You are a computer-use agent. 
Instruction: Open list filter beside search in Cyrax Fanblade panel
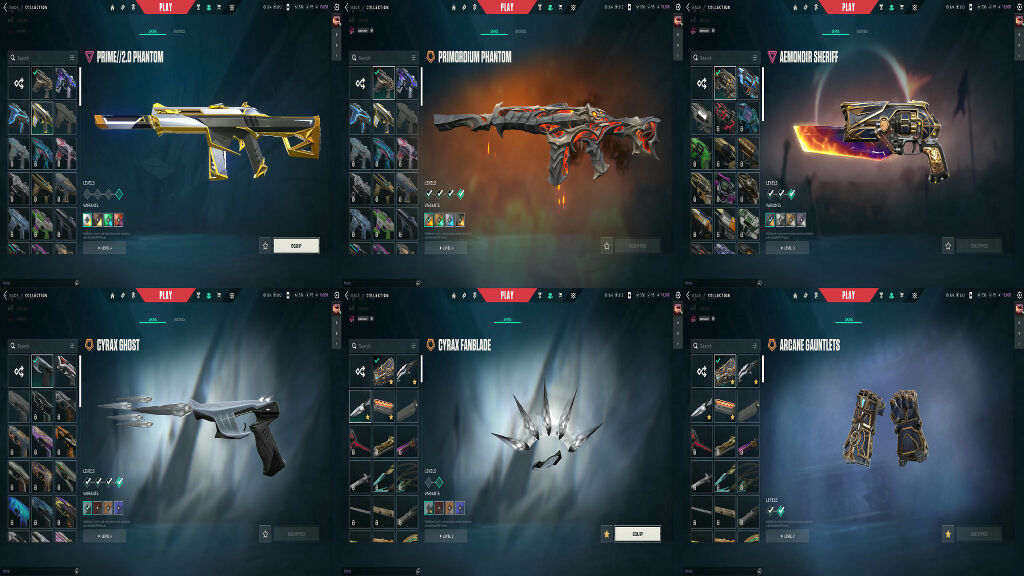(414, 346)
